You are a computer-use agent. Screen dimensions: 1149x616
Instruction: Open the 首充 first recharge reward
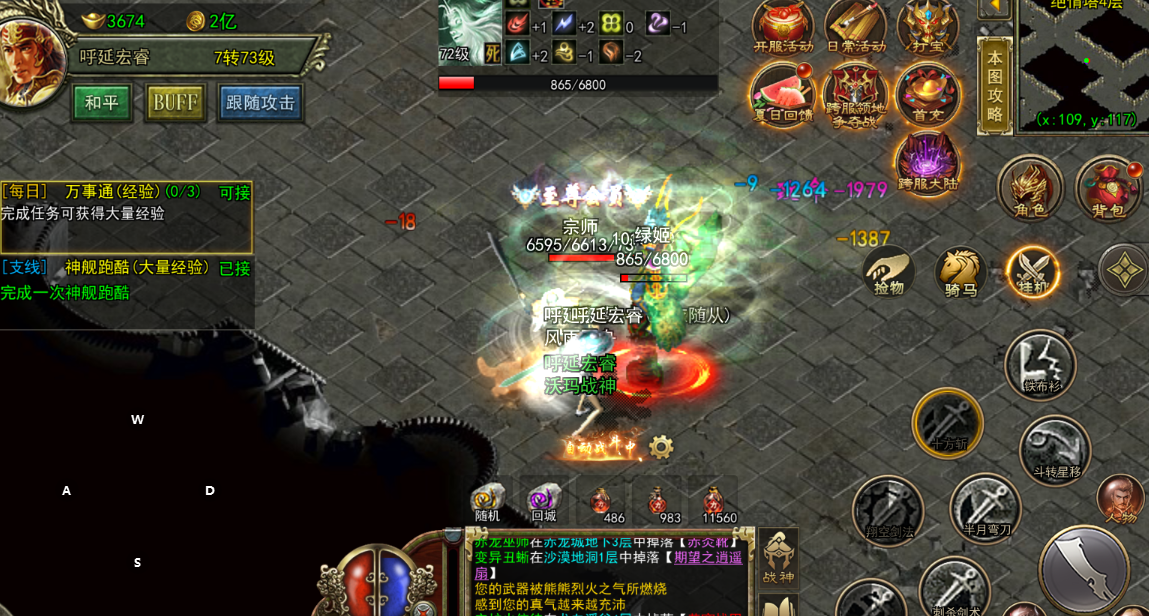tap(927, 95)
